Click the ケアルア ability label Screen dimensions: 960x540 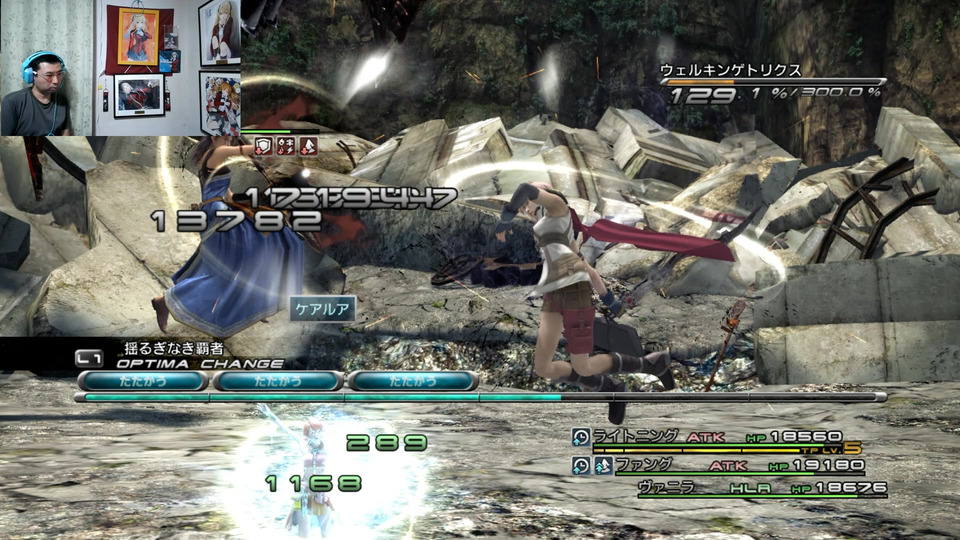322,310
